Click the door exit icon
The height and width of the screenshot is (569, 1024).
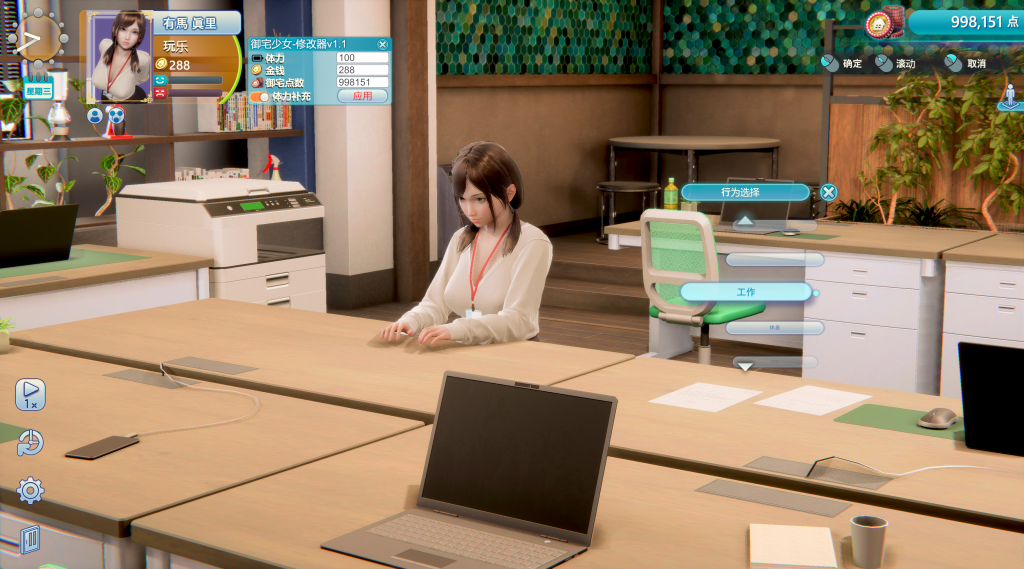(30, 540)
